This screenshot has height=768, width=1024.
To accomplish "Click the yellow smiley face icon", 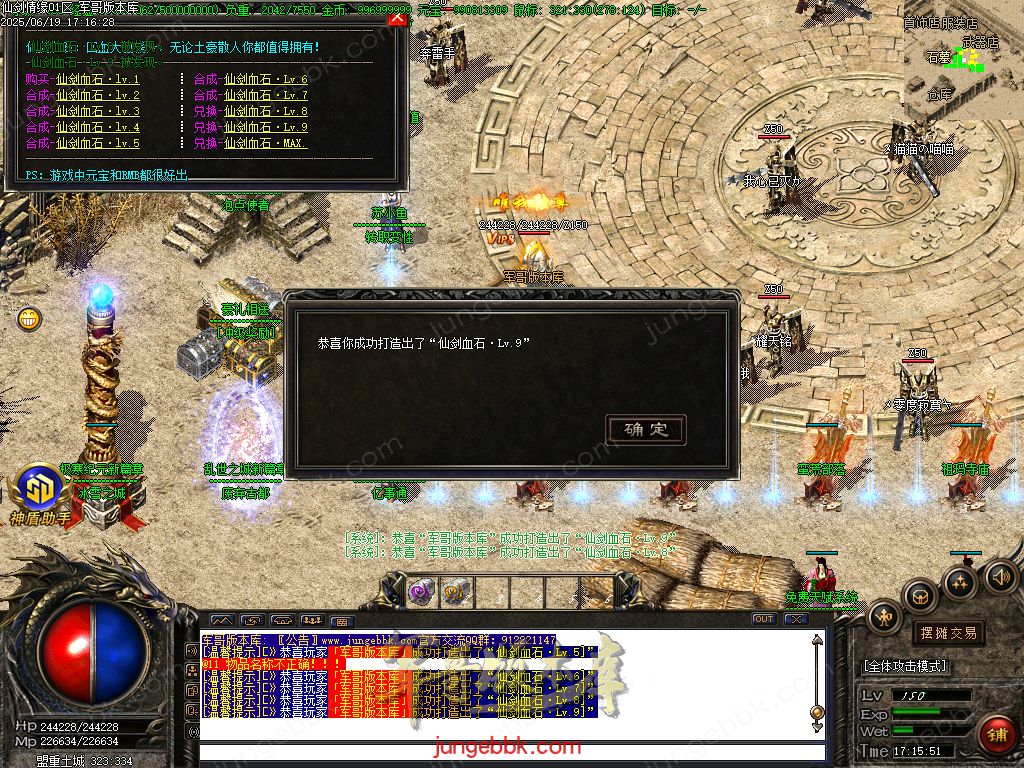I will pos(29,320).
